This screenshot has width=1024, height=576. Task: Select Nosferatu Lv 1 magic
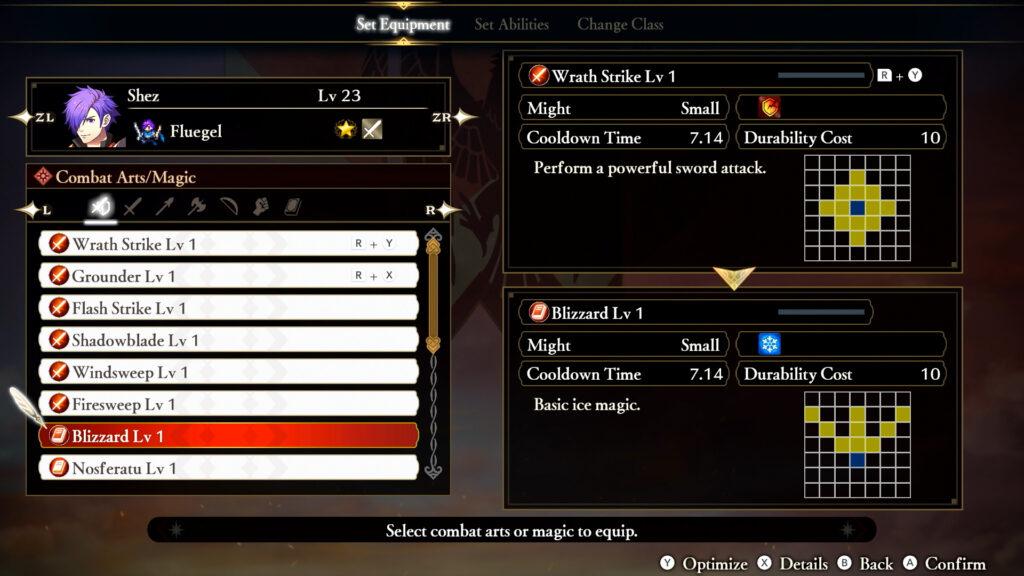[x=228, y=468]
